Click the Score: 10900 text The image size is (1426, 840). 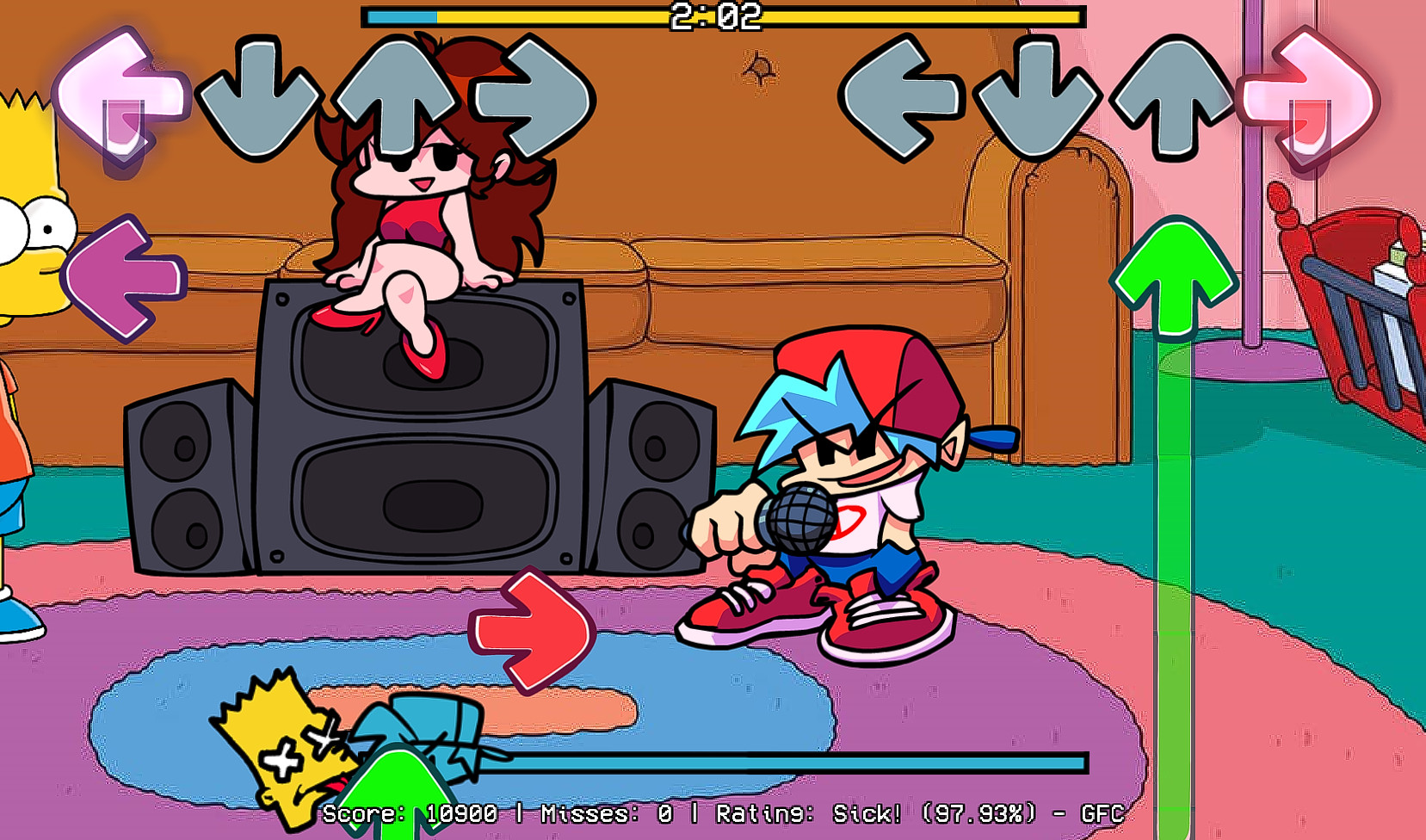coord(411,812)
